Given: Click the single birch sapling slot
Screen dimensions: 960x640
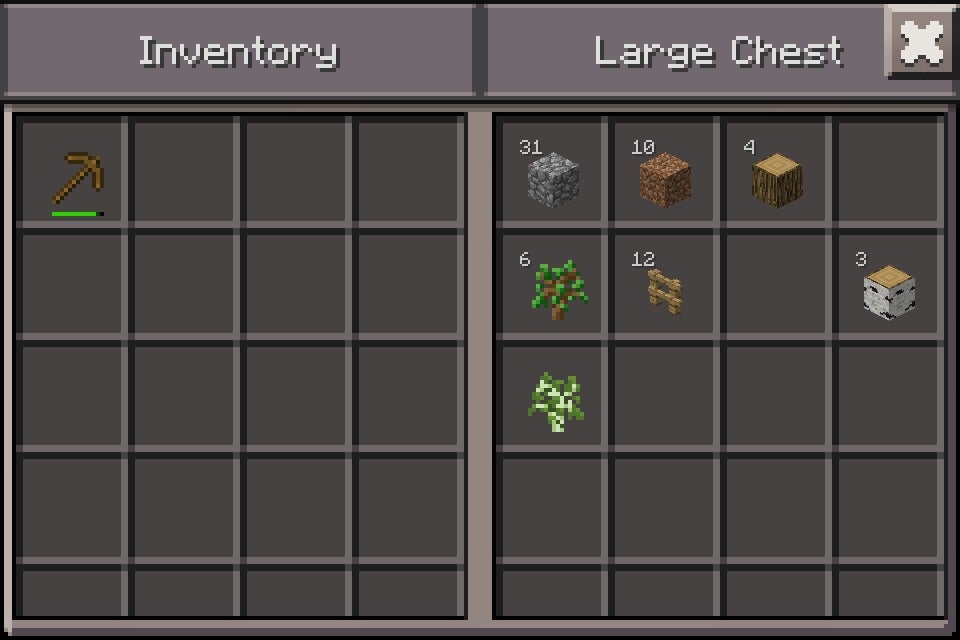Looking at the screenshot, I should pyautogui.click(x=553, y=401).
